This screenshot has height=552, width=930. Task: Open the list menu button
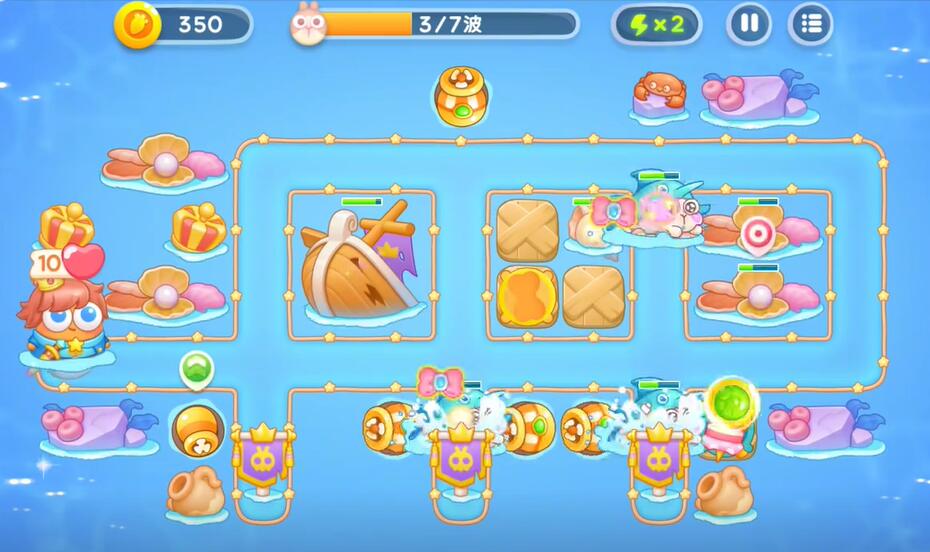pos(810,24)
